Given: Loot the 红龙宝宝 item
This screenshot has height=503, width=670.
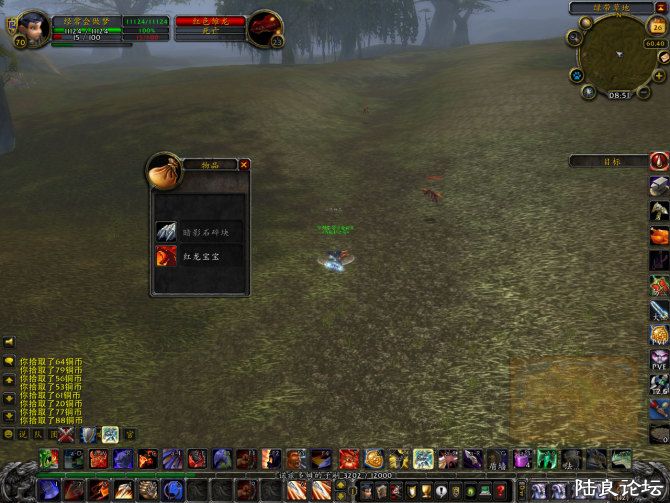Looking at the screenshot, I should pos(198,256).
